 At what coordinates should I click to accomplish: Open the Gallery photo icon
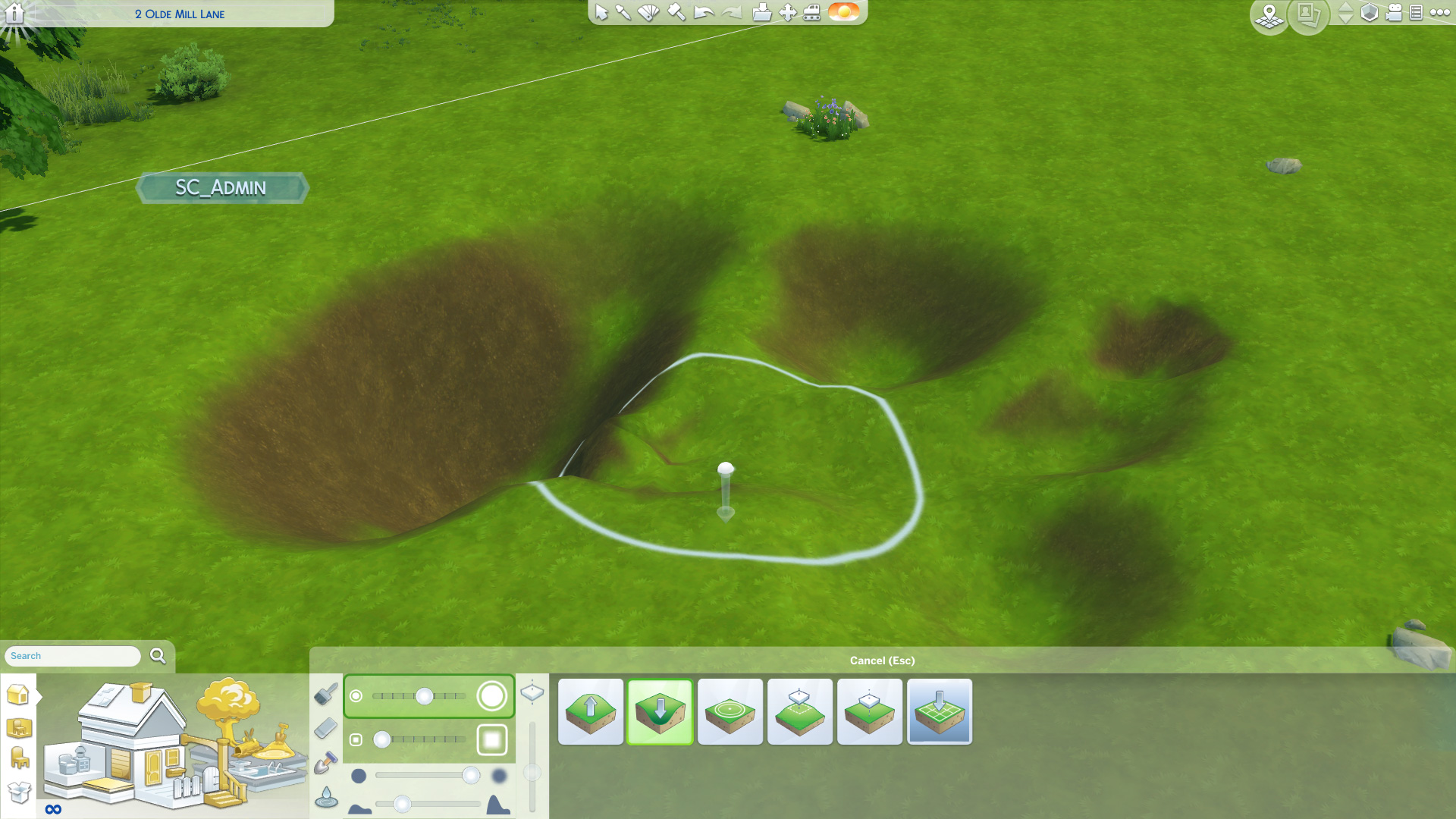(x=1307, y=14)
